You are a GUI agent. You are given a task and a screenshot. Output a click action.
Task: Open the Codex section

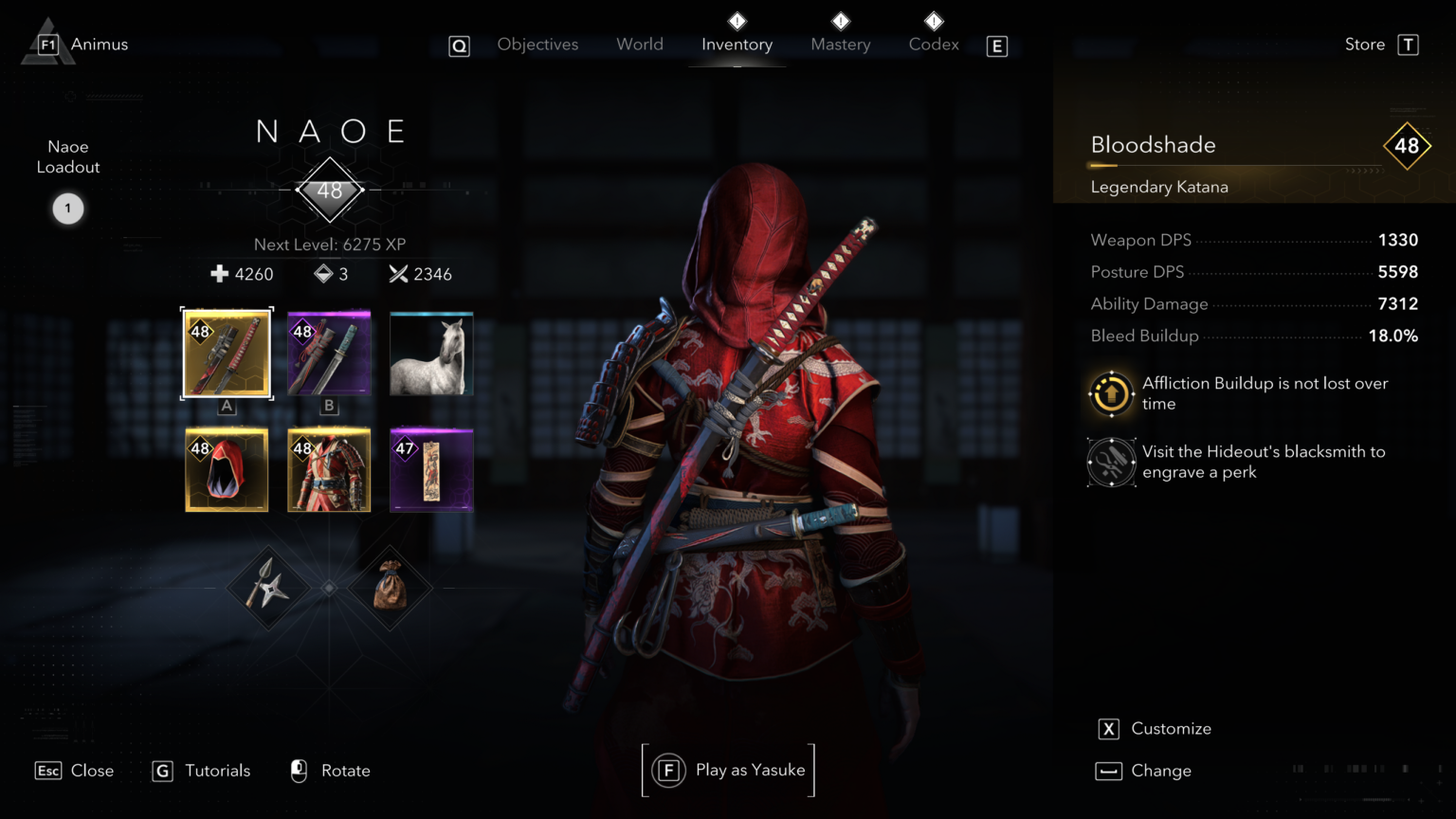[933, 44]
